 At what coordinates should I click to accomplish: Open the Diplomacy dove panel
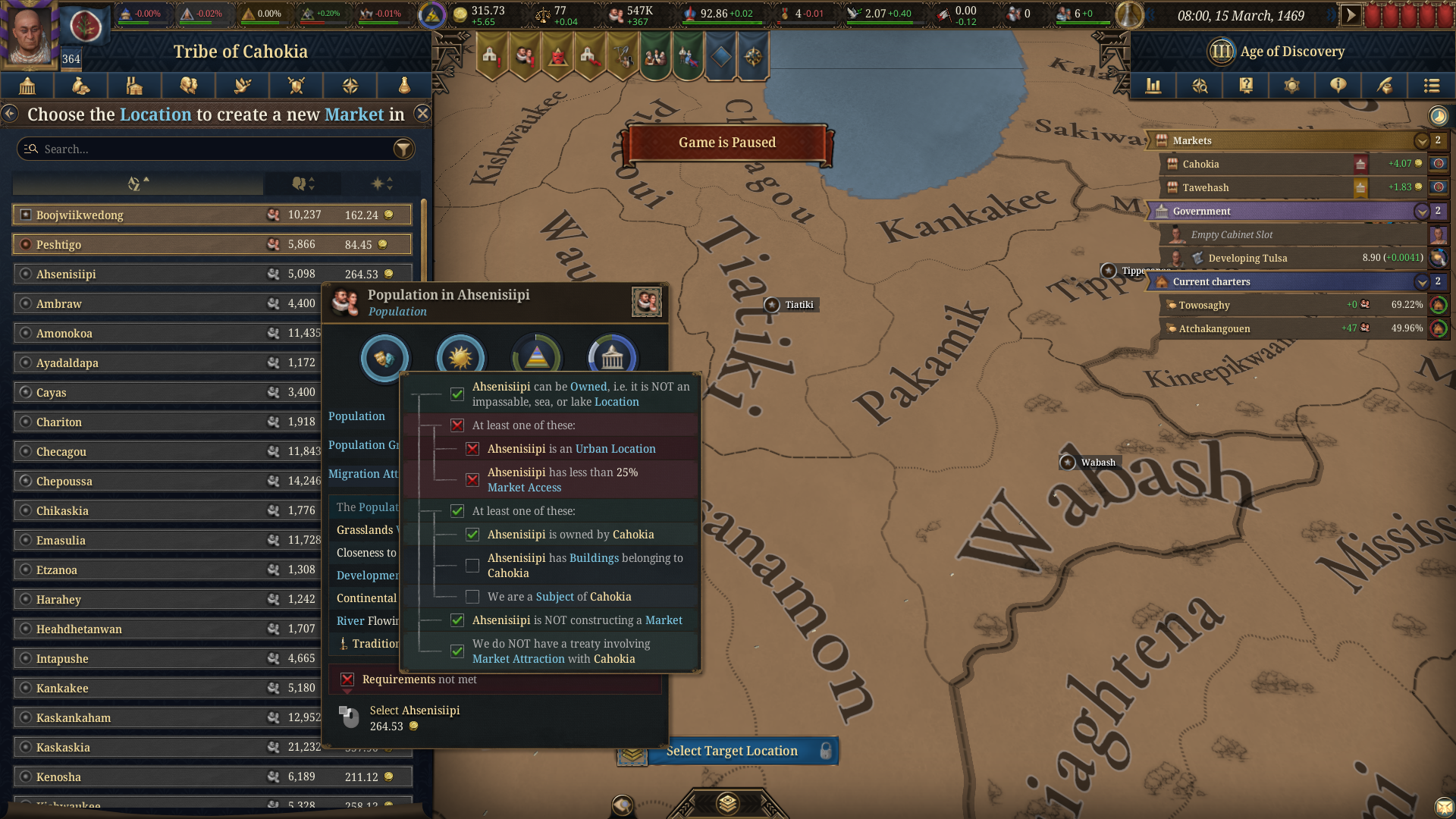[x=242, y=86]
